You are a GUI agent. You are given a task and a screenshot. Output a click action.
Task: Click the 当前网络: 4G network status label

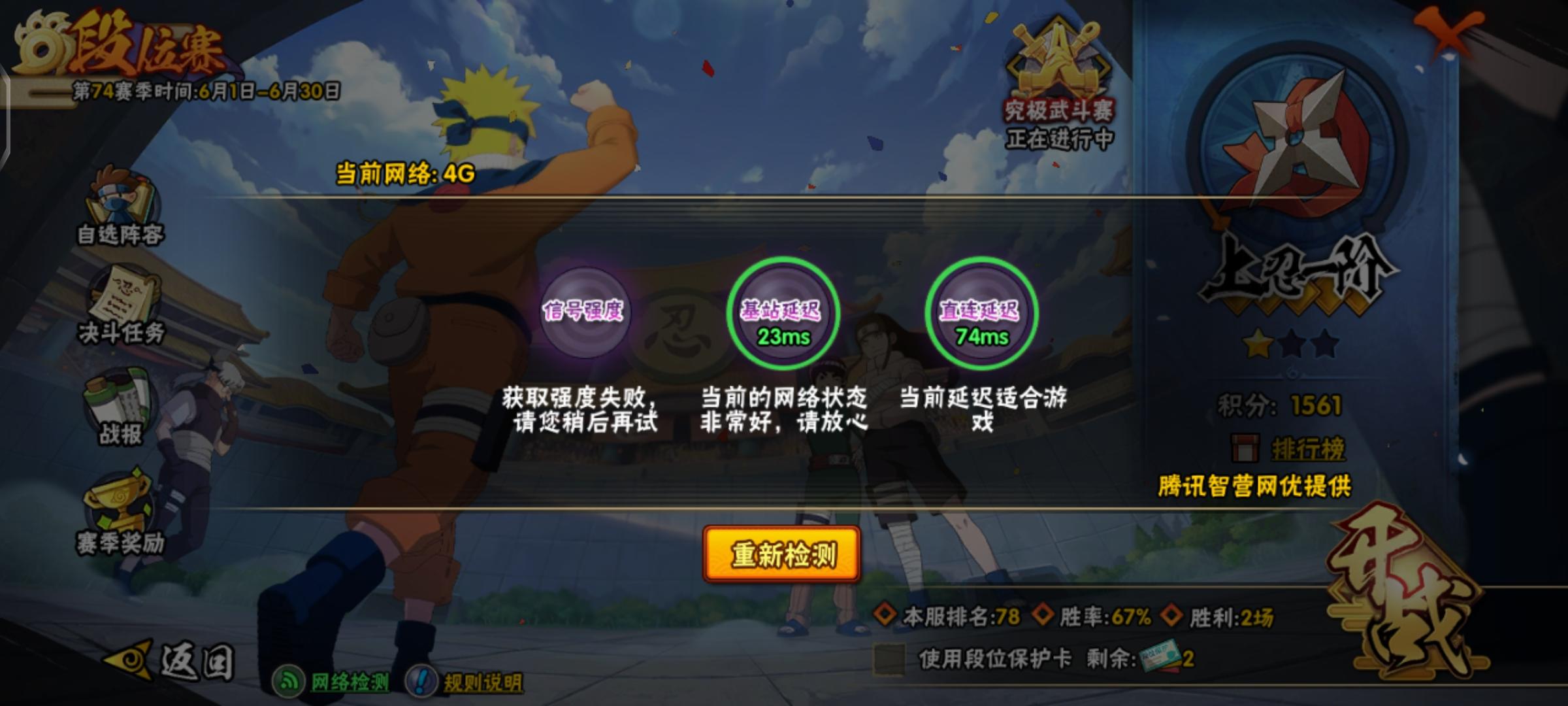pos(405,171)
